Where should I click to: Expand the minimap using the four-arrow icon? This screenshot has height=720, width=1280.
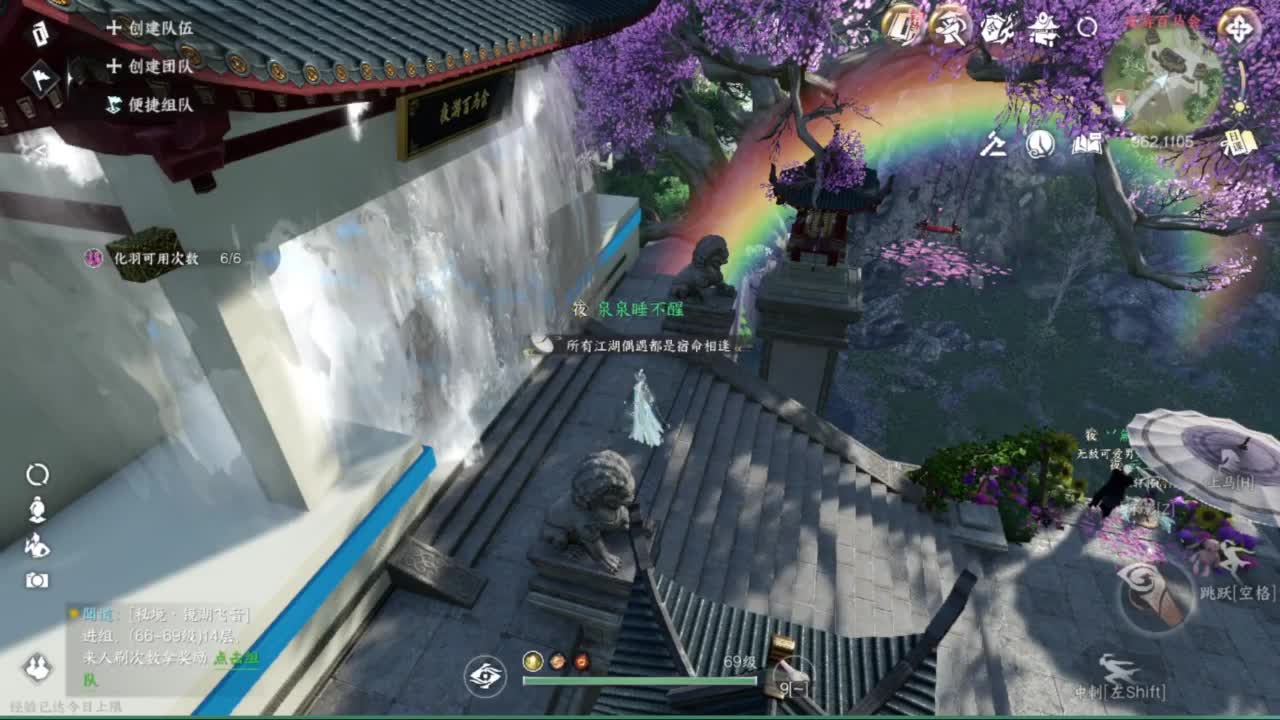1239,30
